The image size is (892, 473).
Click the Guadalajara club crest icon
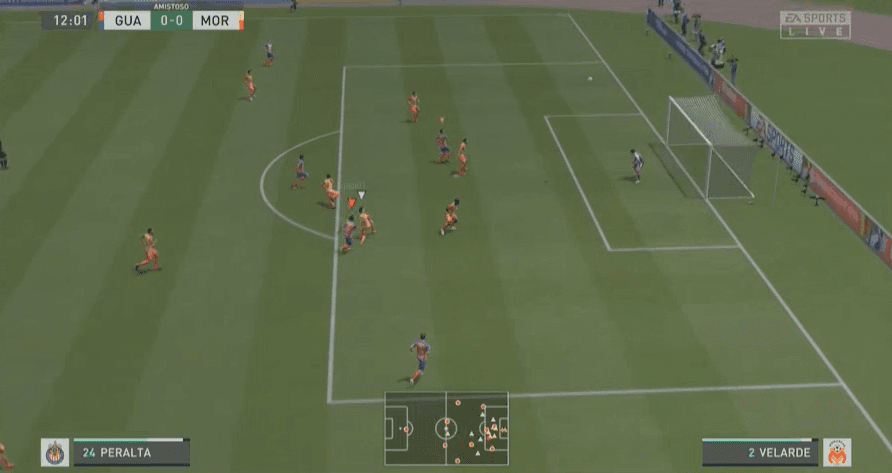click(x=54, y=452)
